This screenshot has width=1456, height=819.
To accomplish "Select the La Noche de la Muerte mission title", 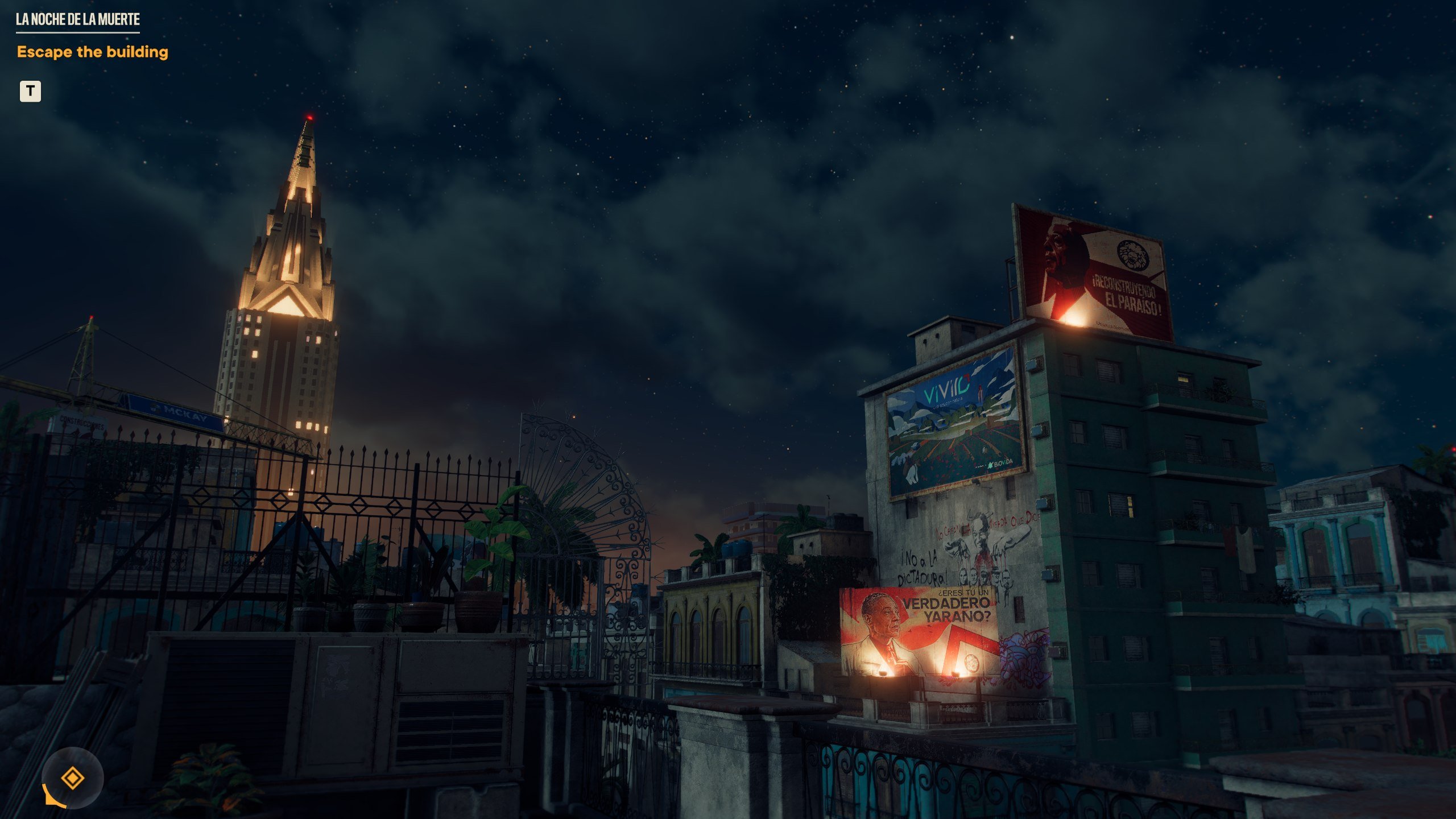I will pyautogui.click(x=78, y=20).
